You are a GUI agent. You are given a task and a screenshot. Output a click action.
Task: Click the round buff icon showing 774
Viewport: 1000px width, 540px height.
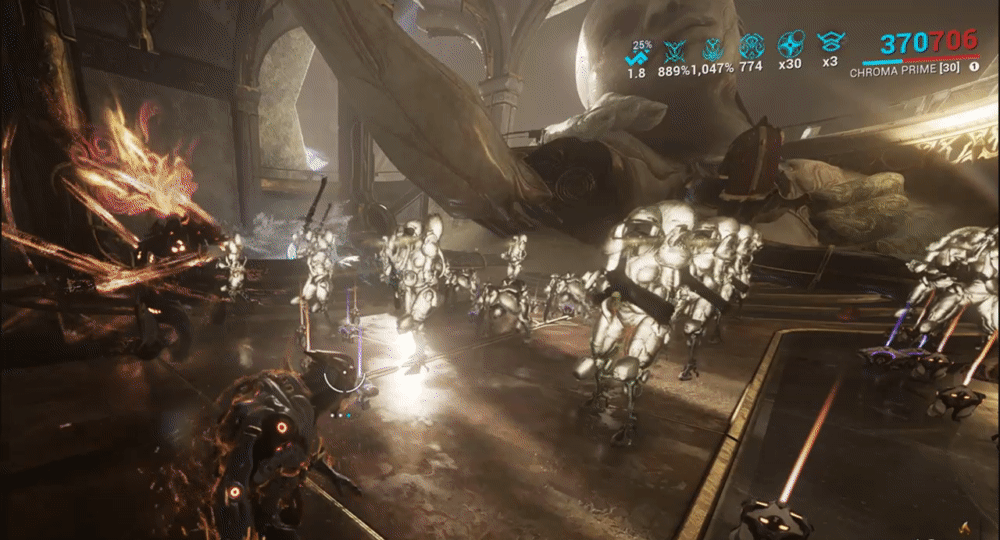coord(751,46)
